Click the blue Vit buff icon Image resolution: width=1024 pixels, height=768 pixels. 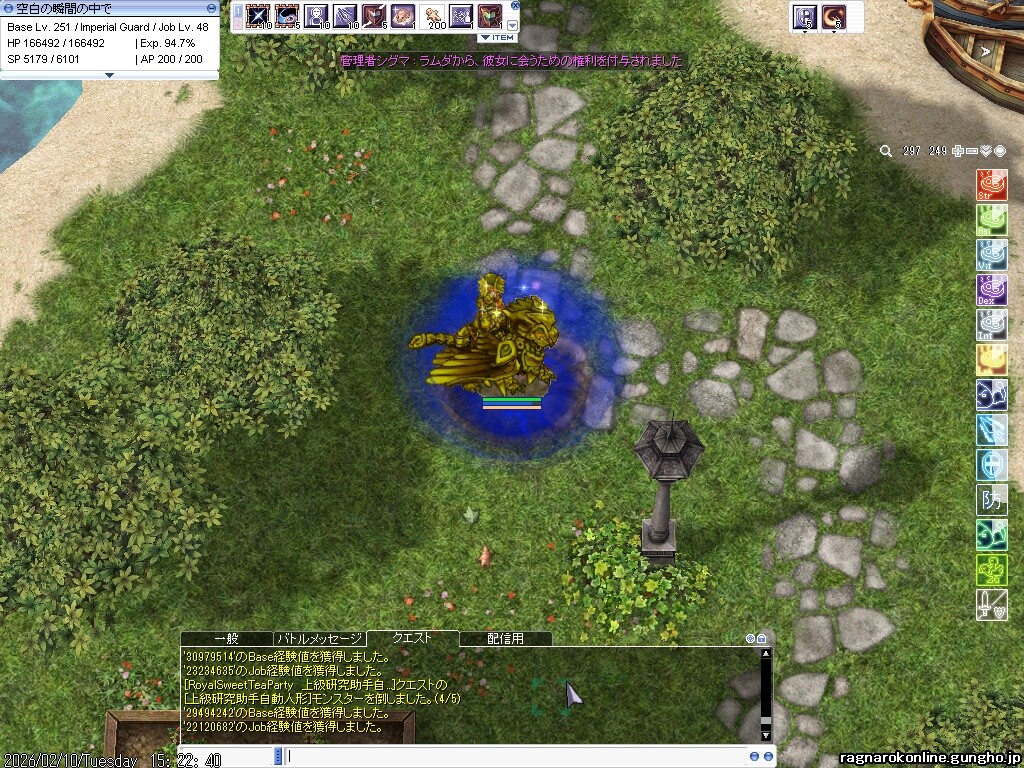coord(991,255)
